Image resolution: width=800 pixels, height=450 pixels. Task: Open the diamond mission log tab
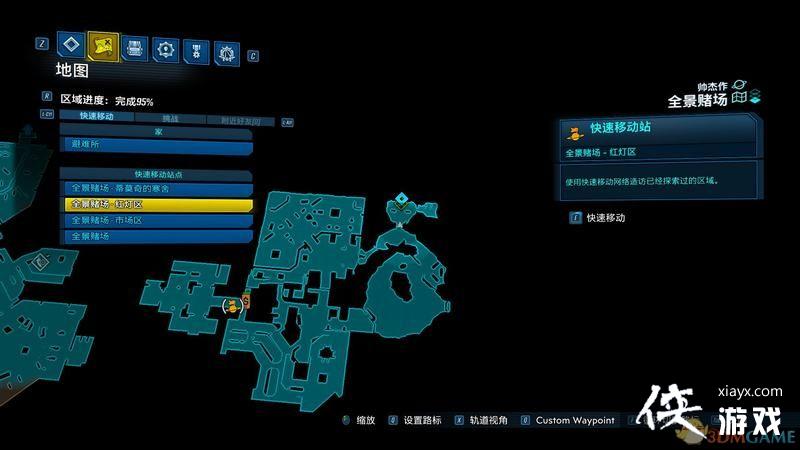pos(69,44)
